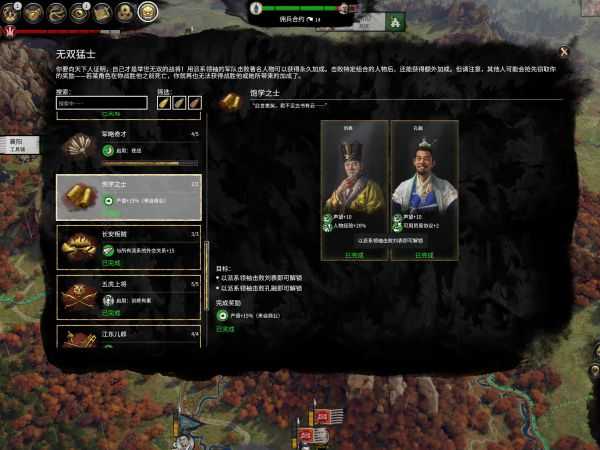
Task: Open the skull-faced round icon in top bar
Action: point(147,12)
